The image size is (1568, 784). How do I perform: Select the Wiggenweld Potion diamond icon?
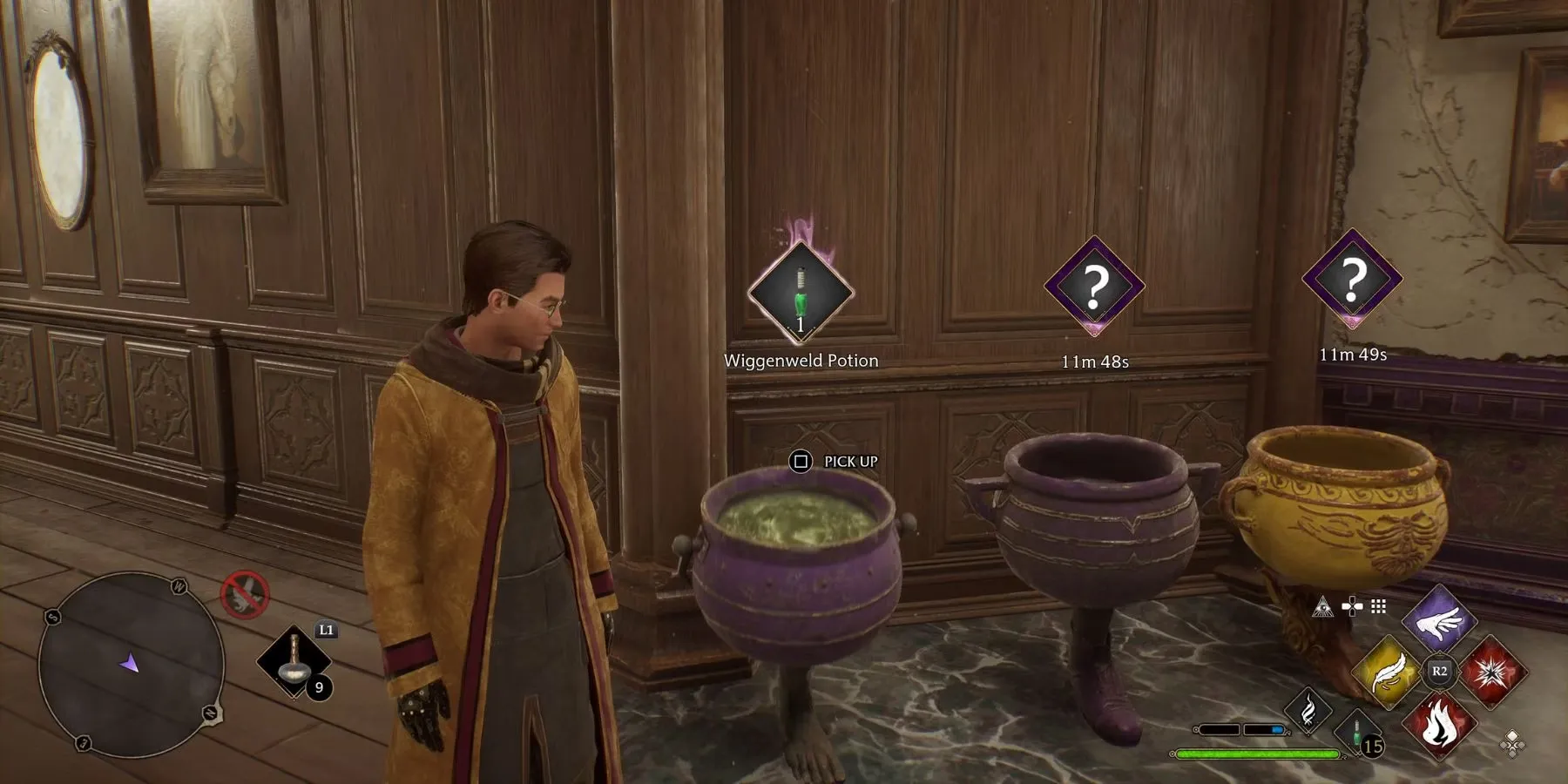[800, 292]
